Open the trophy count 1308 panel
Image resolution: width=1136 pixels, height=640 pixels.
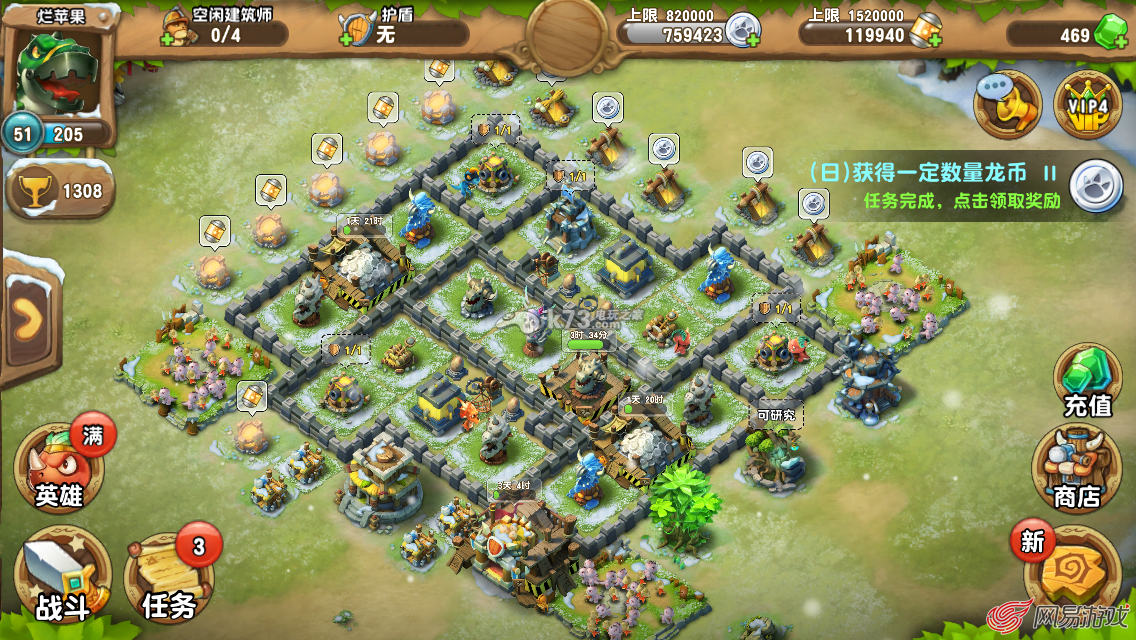(x=60, y=189)
